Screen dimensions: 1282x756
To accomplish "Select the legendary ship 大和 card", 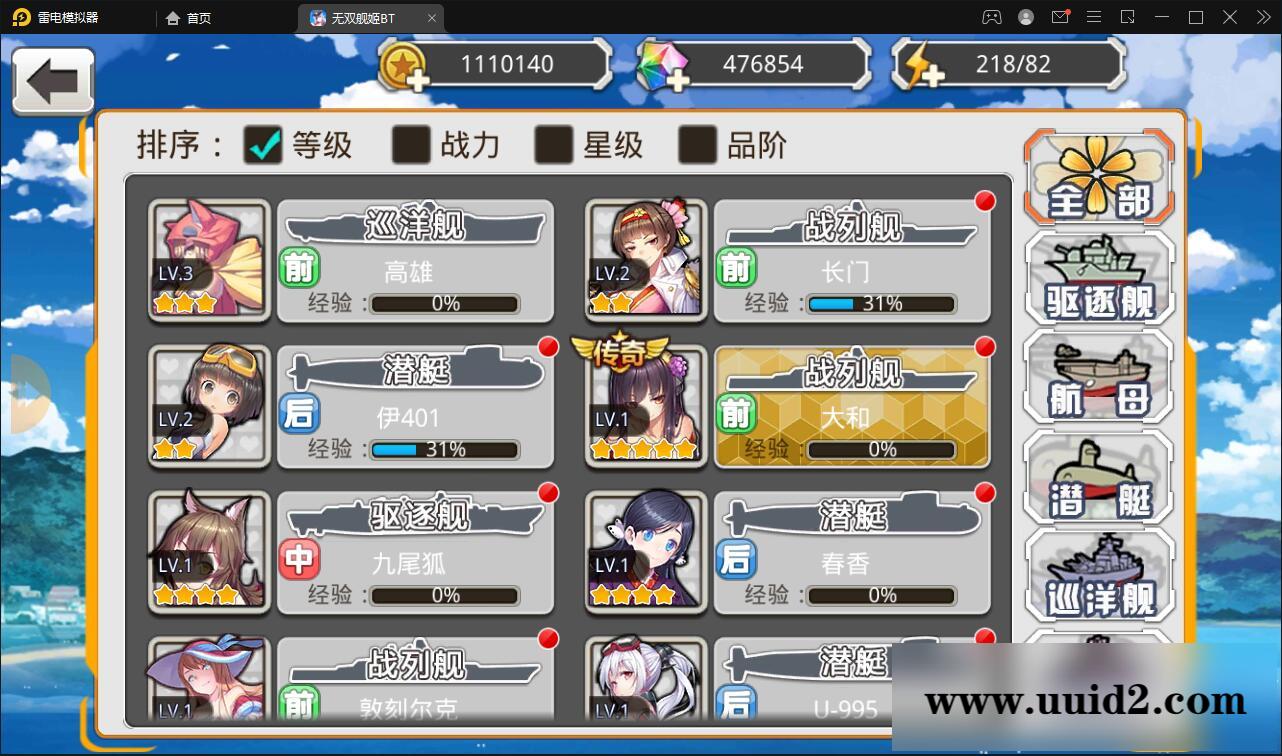I will tap(852, 405).
